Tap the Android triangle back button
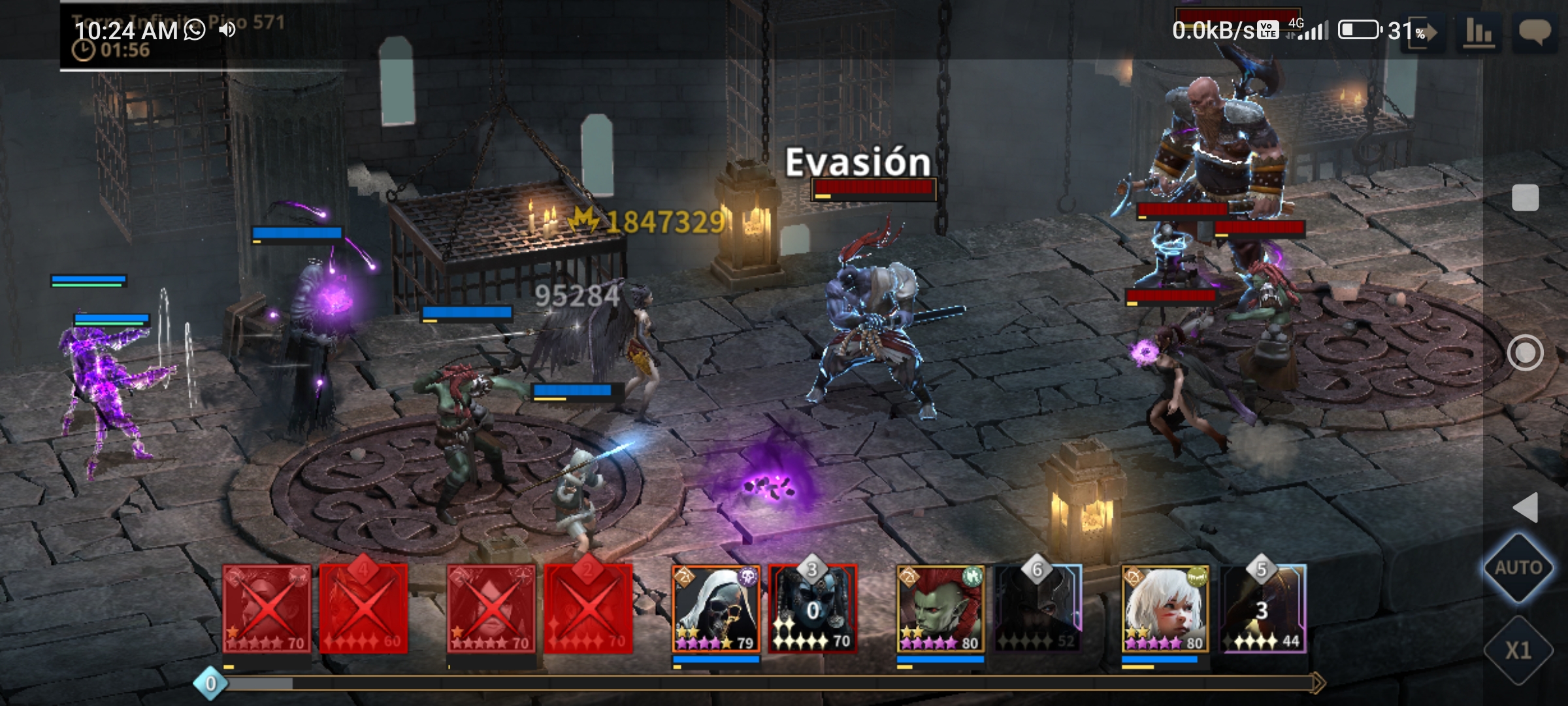 [x=1526, y=507]
